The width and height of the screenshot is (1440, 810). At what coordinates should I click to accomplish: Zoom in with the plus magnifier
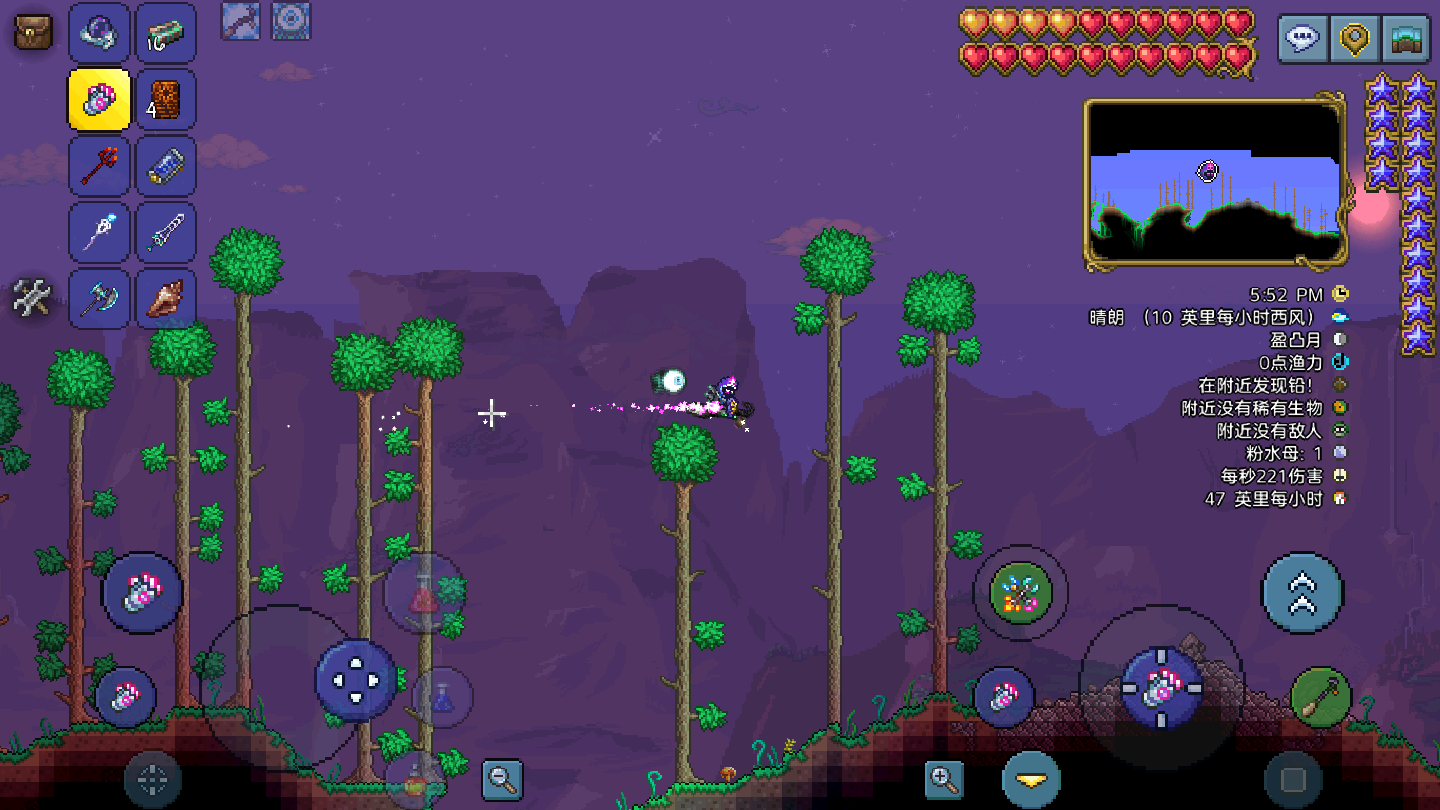point(944,779)
